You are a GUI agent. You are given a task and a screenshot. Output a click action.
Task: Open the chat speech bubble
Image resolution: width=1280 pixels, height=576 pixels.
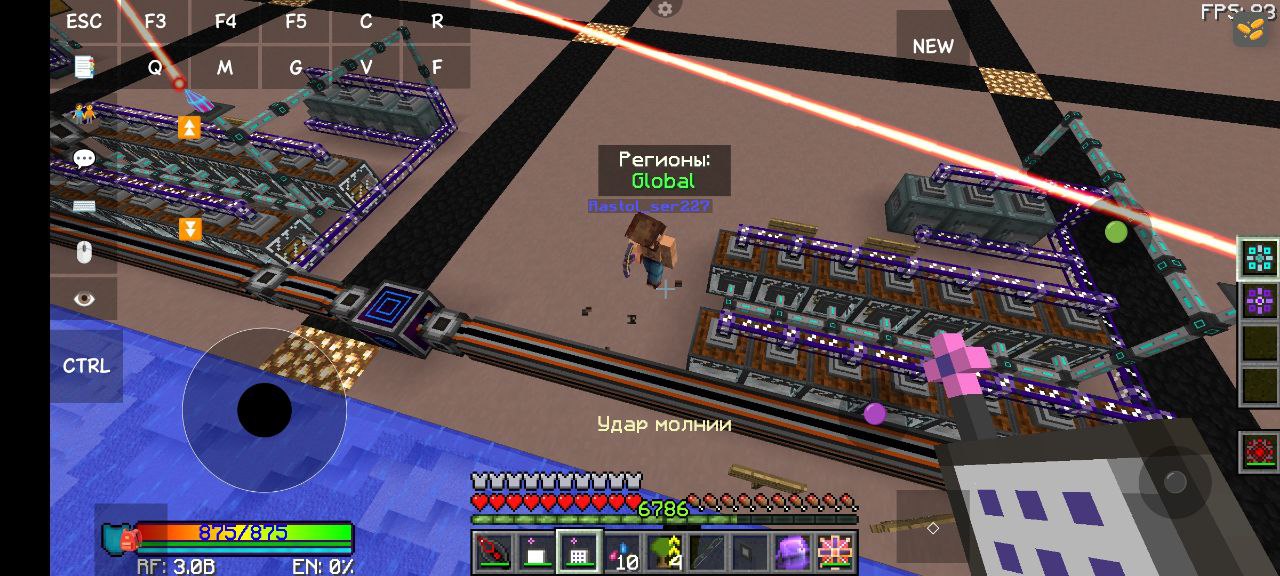click(84, 159)
